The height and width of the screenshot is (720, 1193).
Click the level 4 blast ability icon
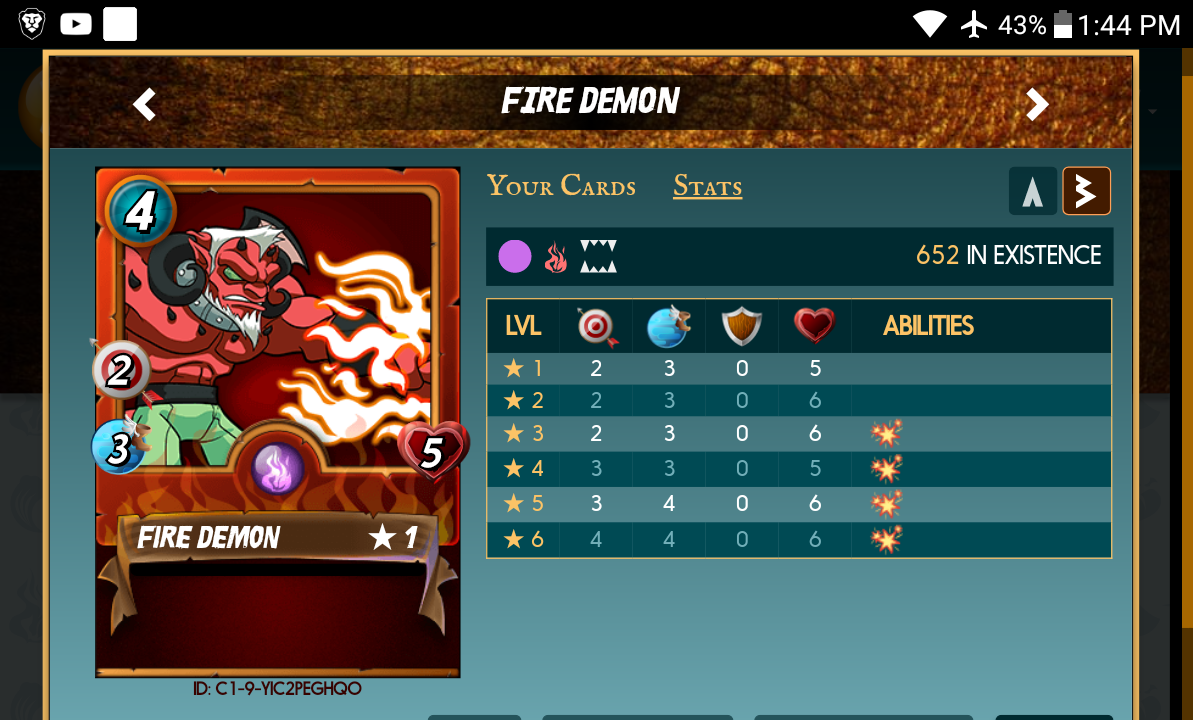(x=886, y=467)
